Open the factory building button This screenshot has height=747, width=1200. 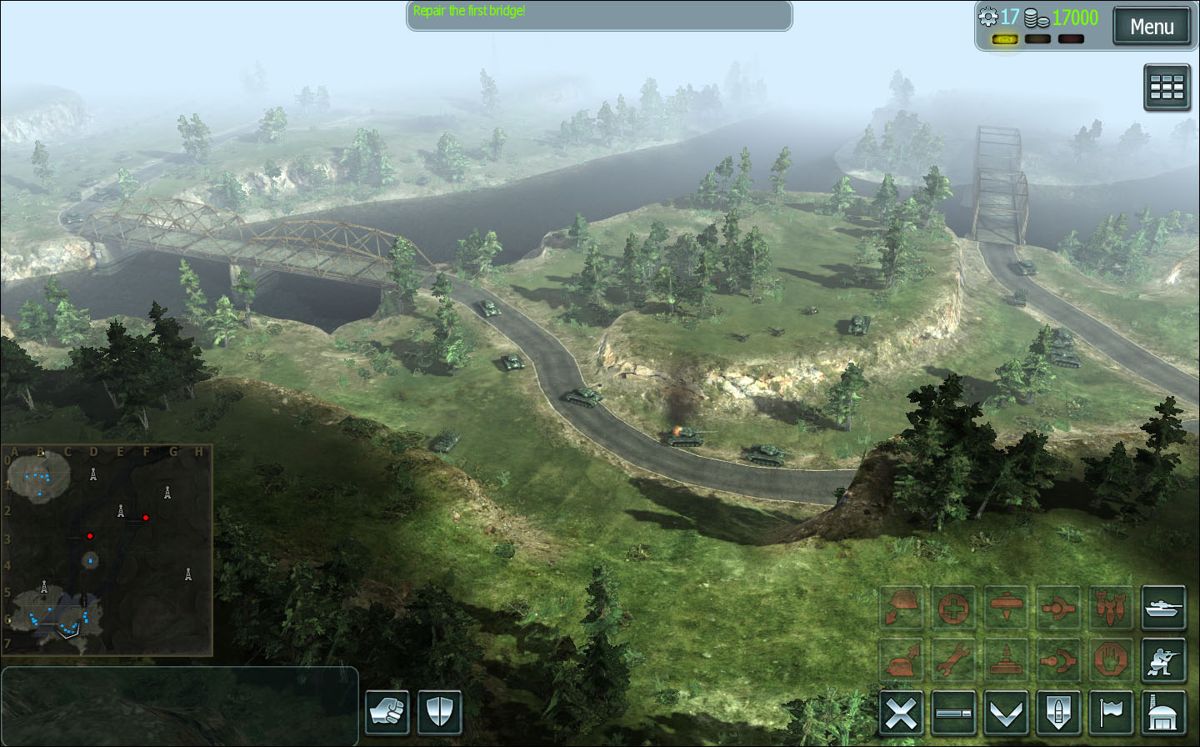coord(1163,713)
